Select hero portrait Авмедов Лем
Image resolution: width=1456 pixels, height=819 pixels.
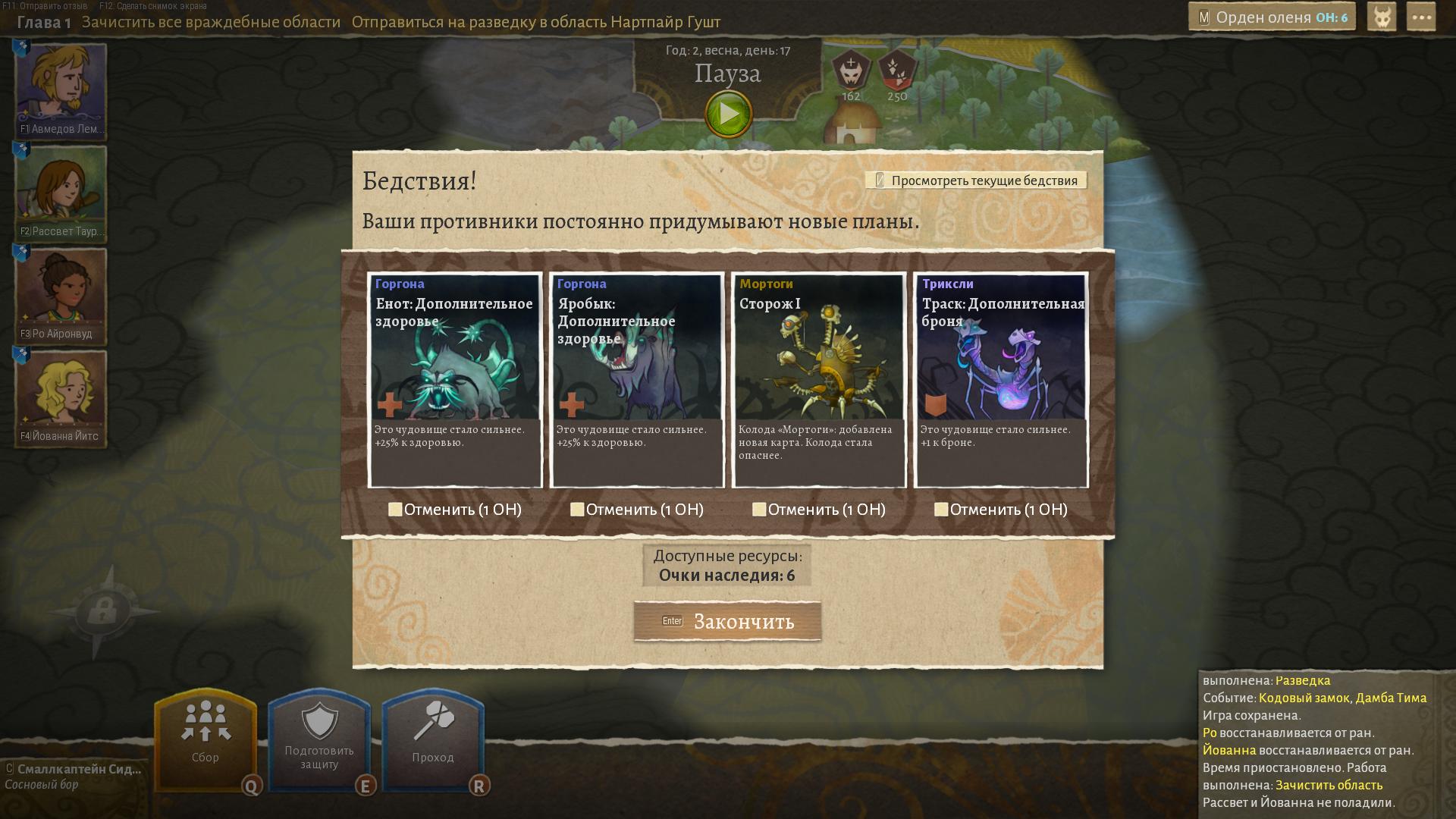[x=61, y=89]
